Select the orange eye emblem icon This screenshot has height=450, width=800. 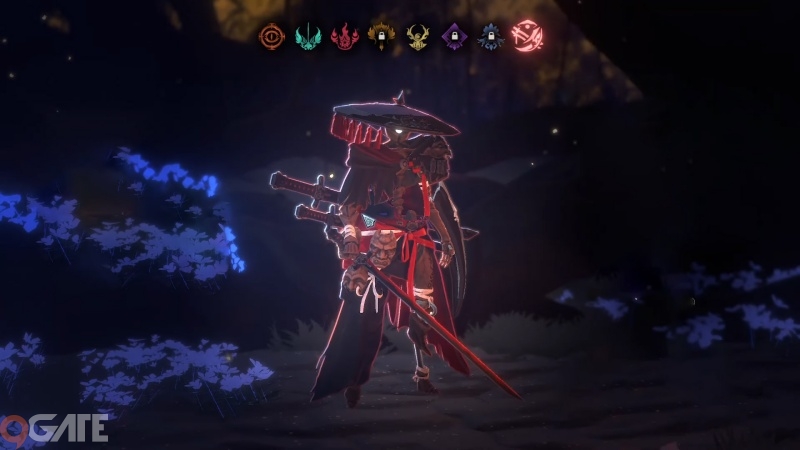271,37
